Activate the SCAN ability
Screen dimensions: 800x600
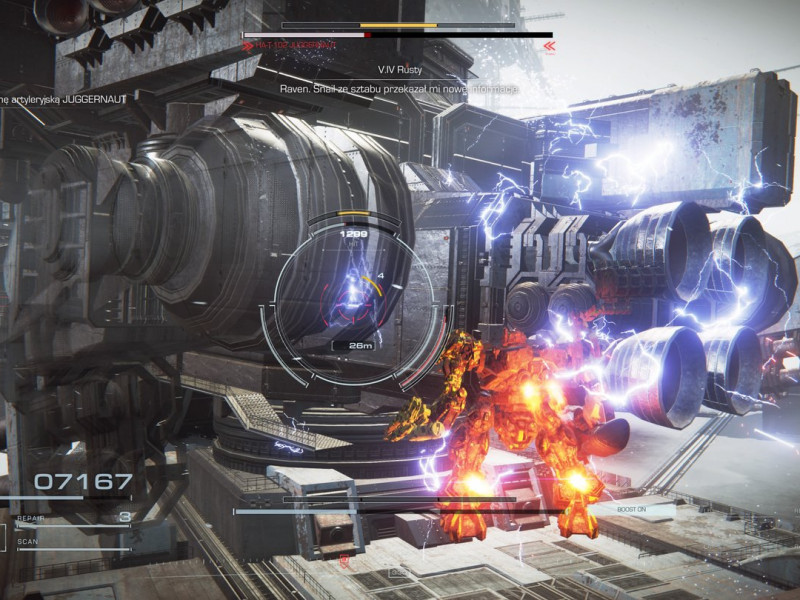tap(28, 543)
